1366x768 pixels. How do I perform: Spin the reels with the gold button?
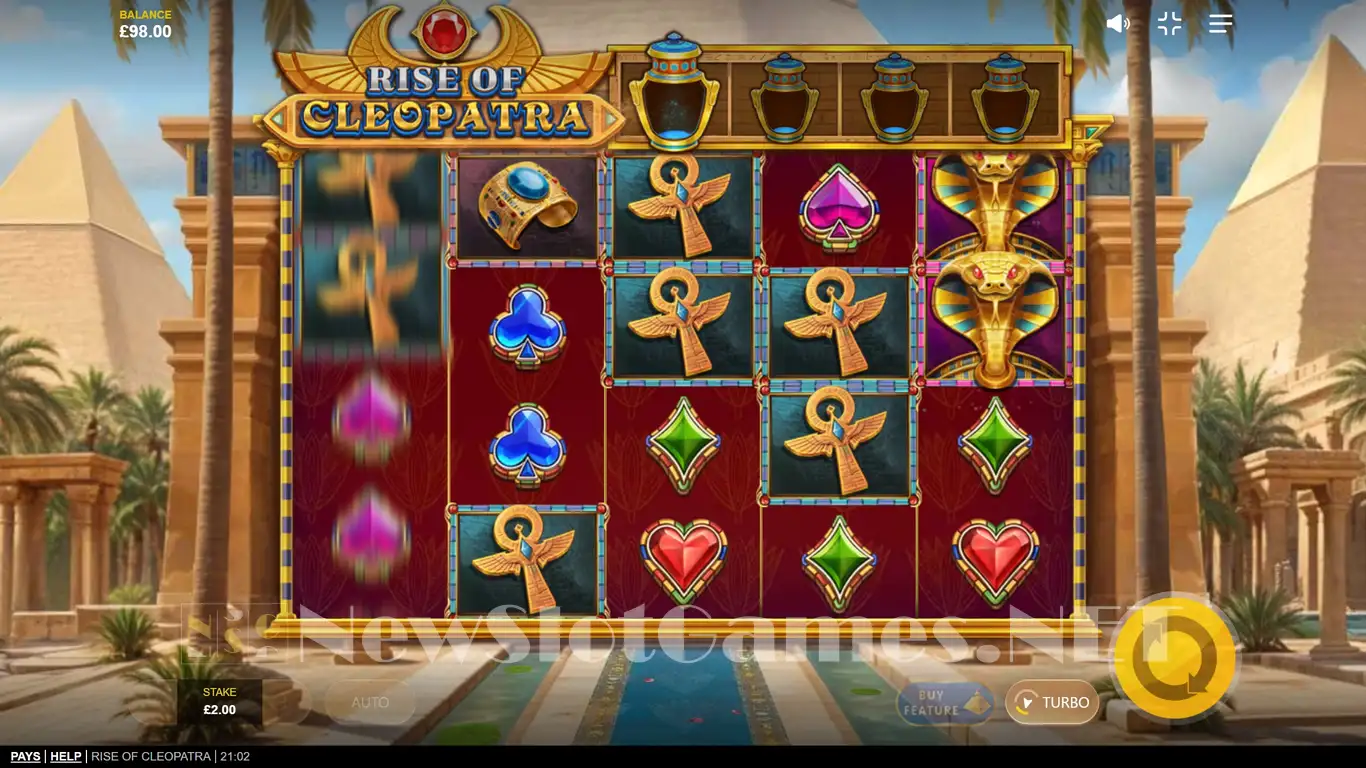tap(1174, 658)
